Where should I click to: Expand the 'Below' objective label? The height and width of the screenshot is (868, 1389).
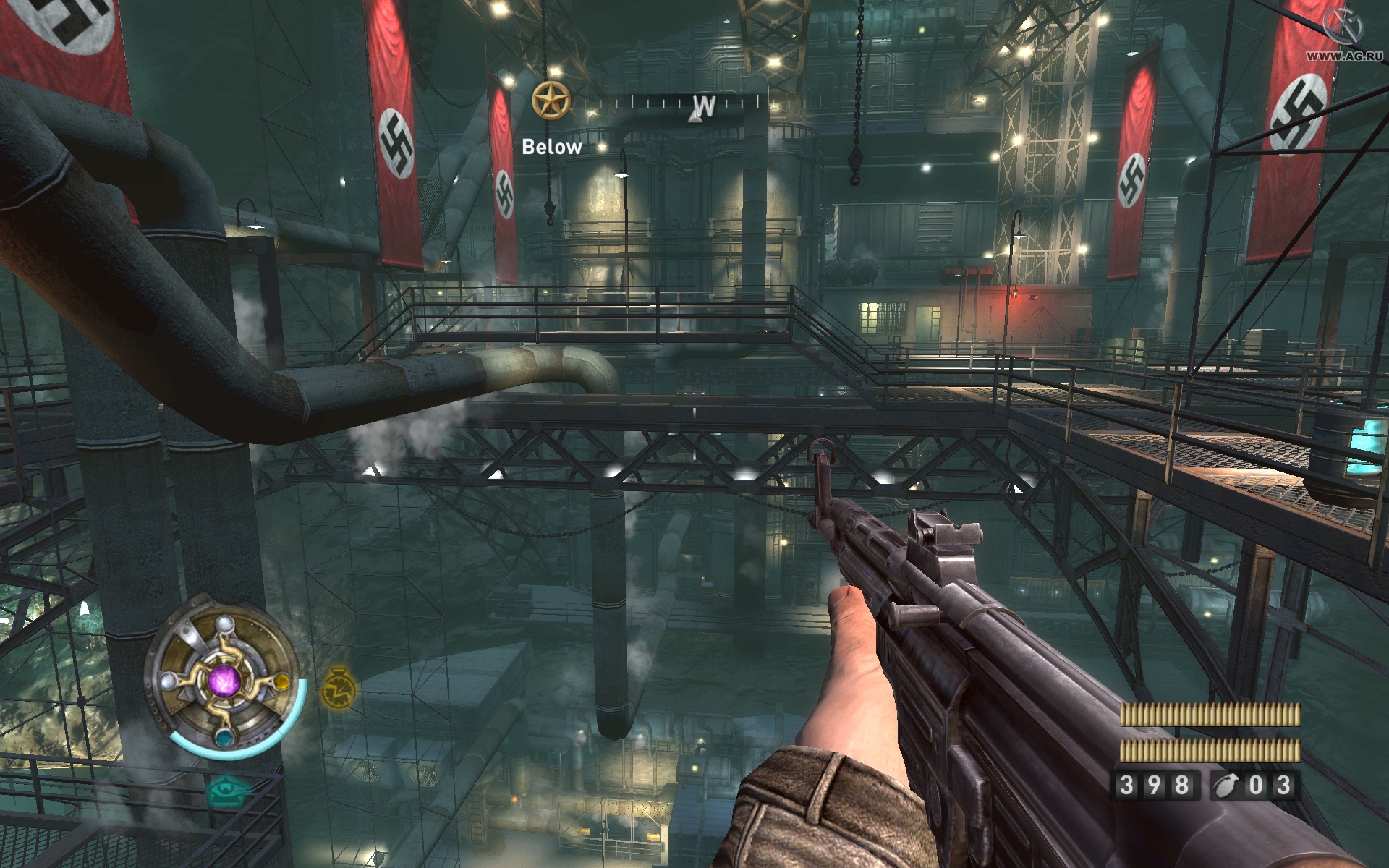552,147
